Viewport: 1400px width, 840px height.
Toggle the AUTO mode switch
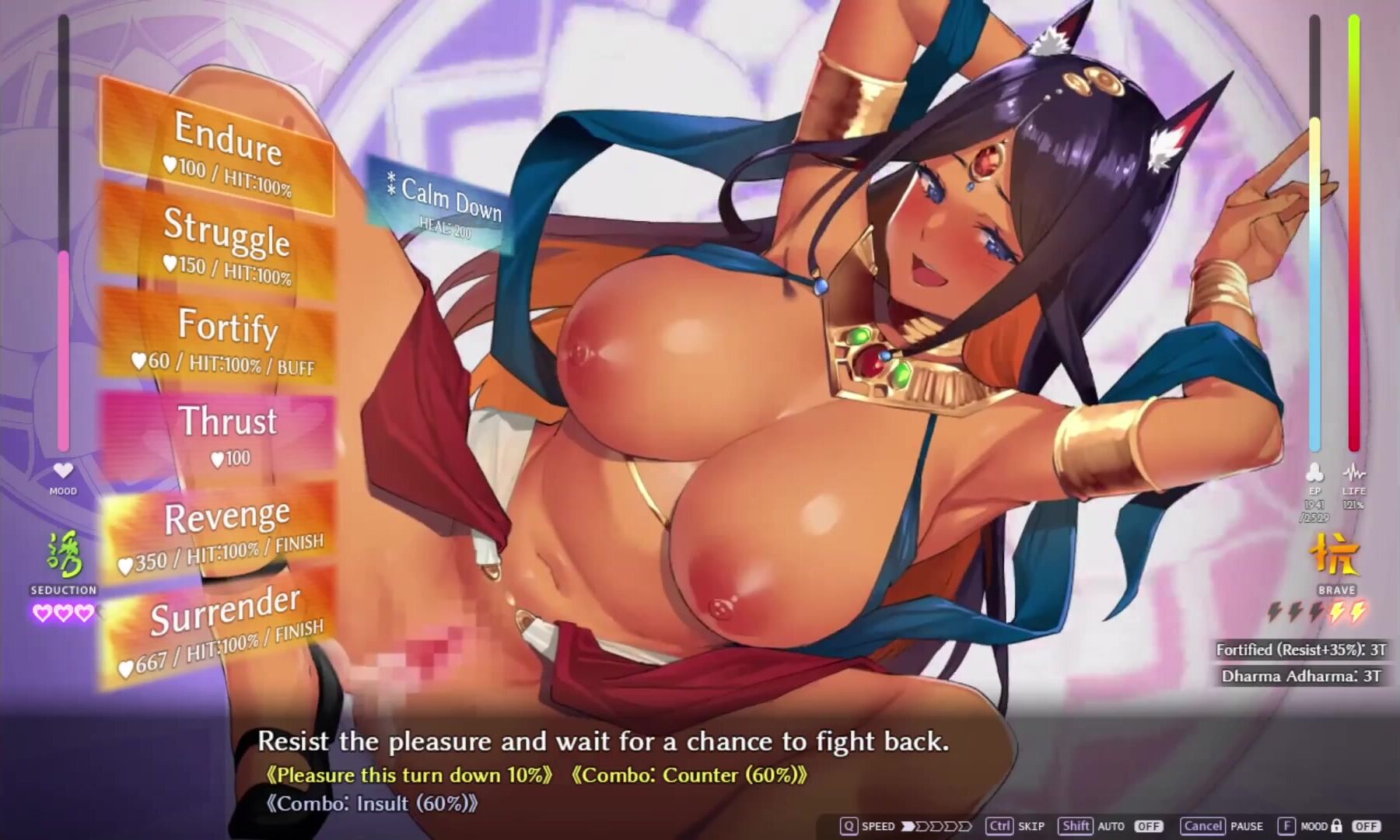pos(1148,826)
